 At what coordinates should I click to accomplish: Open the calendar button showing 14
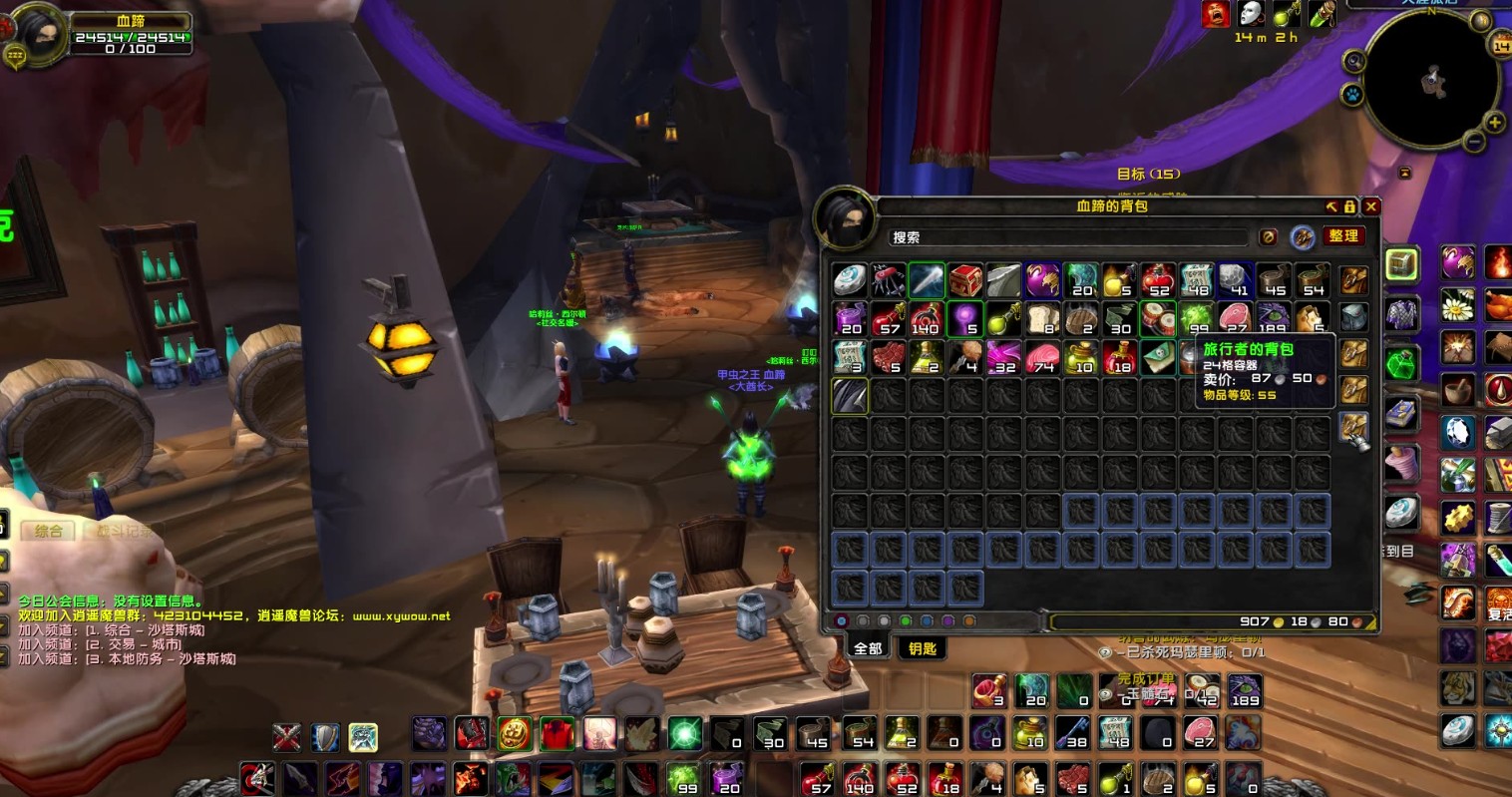(1502, 46)
